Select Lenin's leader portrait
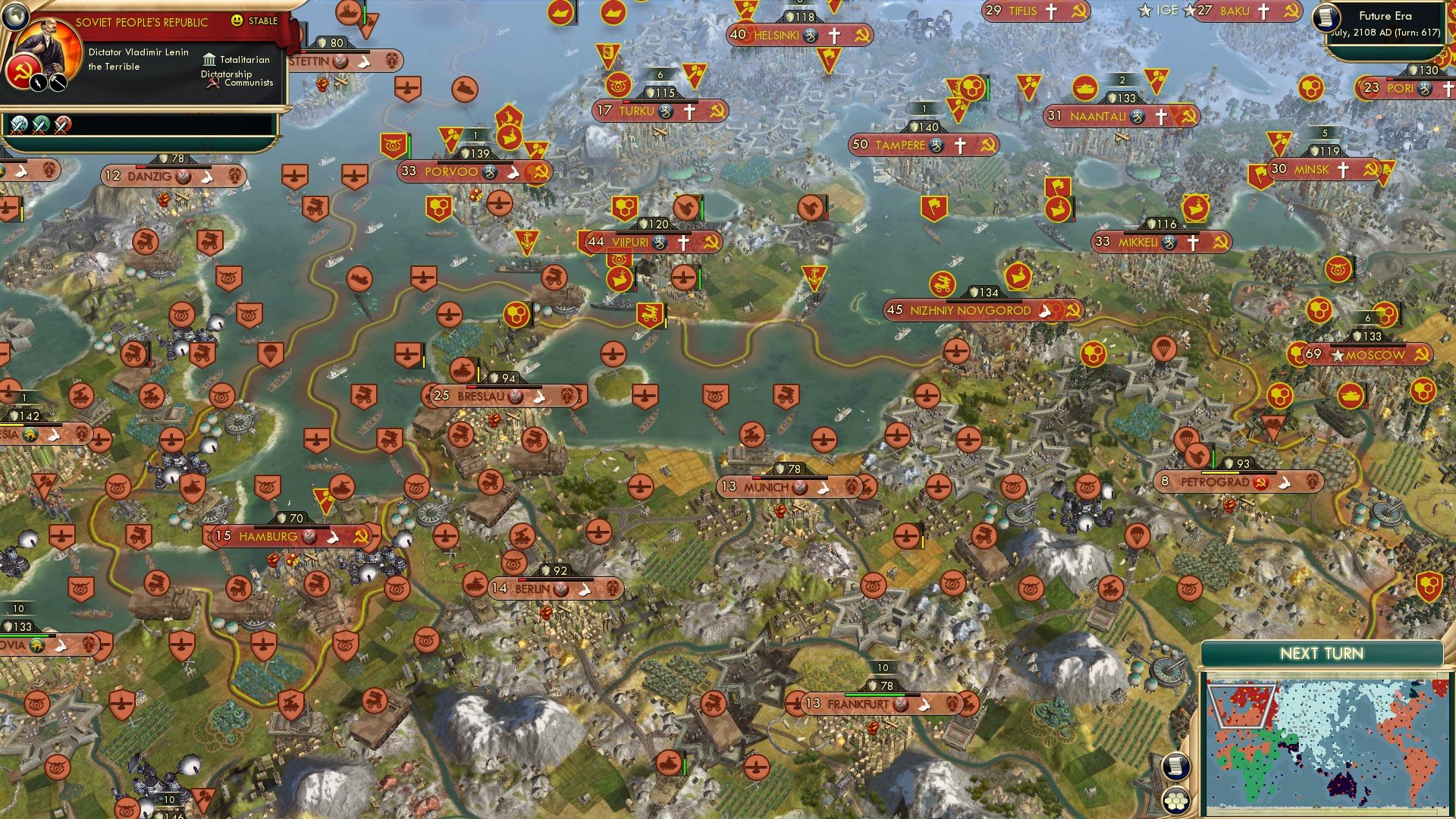1456x819 pixels. click(x=45, y=47)
